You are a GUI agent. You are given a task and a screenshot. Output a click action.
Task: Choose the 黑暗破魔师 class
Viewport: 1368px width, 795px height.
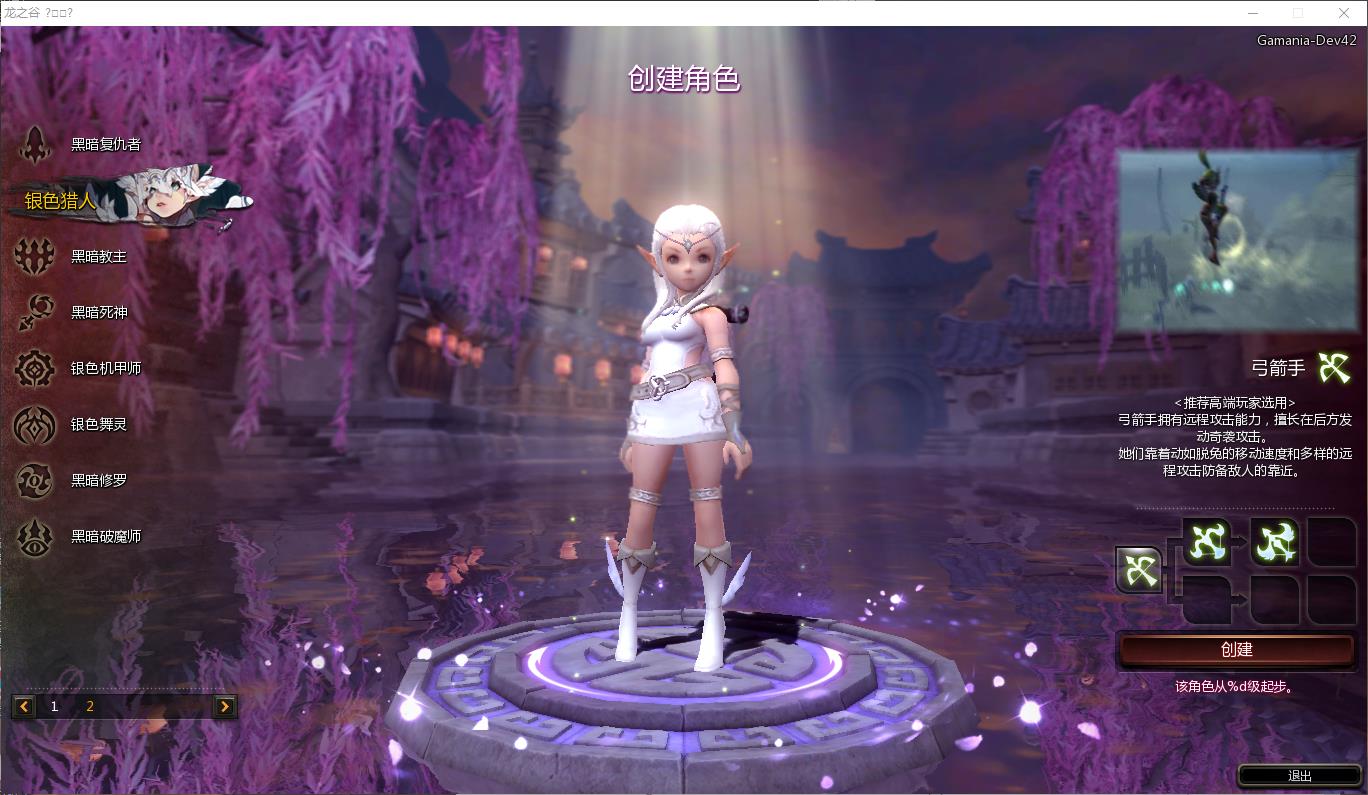click(x=105, y=536)
